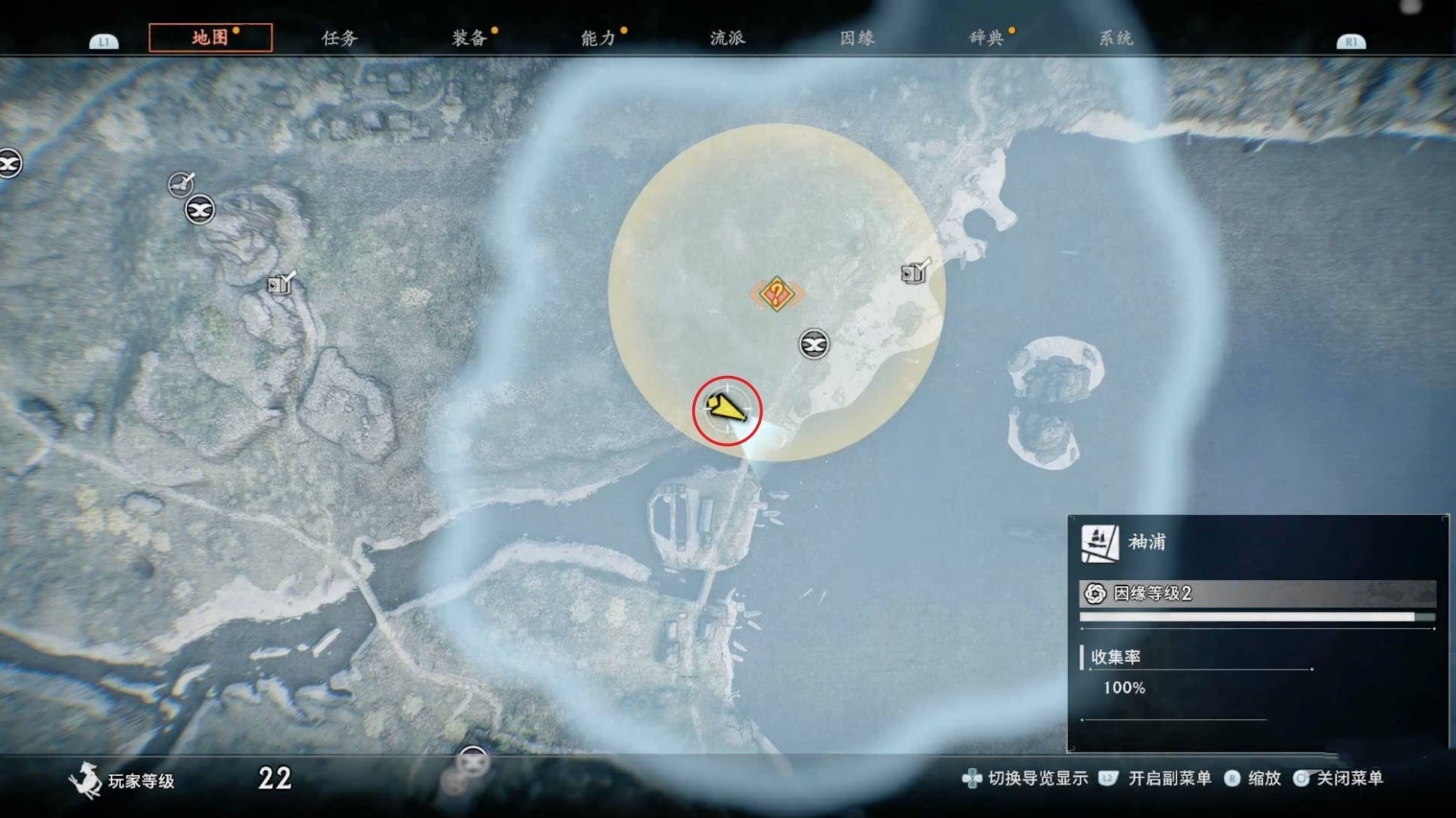The width and height of the screenshot is (1456, 818).
Task: Open the 流派 combat styles tab
Action: click(728, 38)
